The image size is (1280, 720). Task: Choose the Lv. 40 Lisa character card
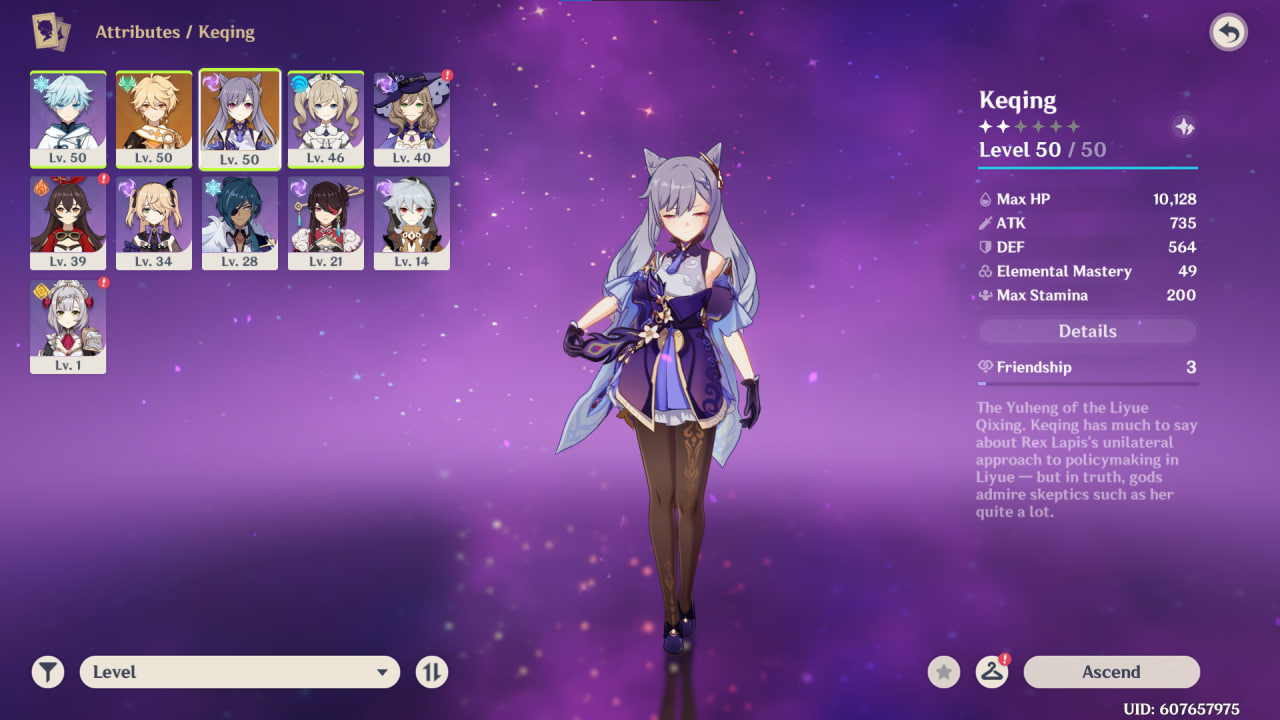coord(412,119)
